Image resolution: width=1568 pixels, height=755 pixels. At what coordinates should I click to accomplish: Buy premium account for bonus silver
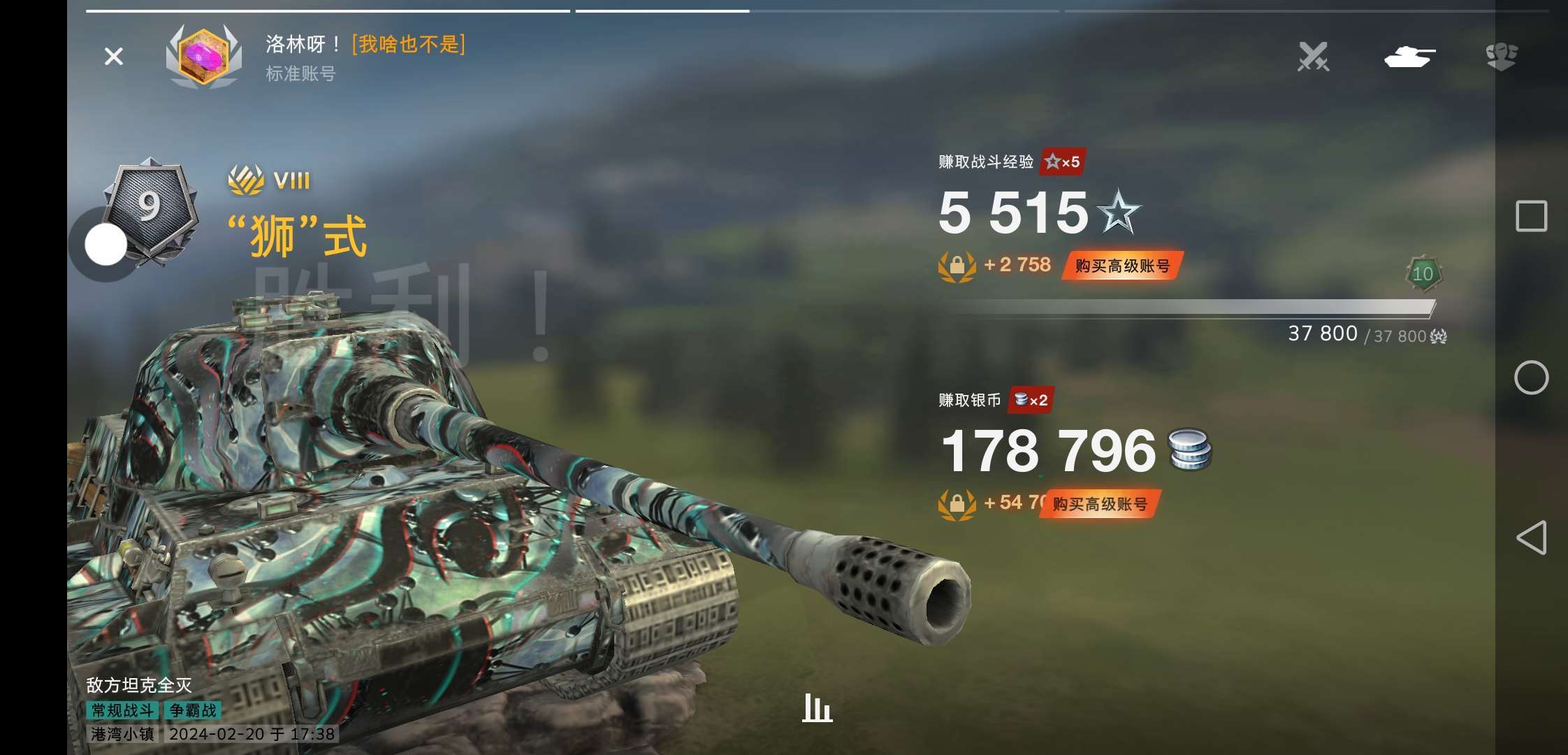pos(1100,504)
